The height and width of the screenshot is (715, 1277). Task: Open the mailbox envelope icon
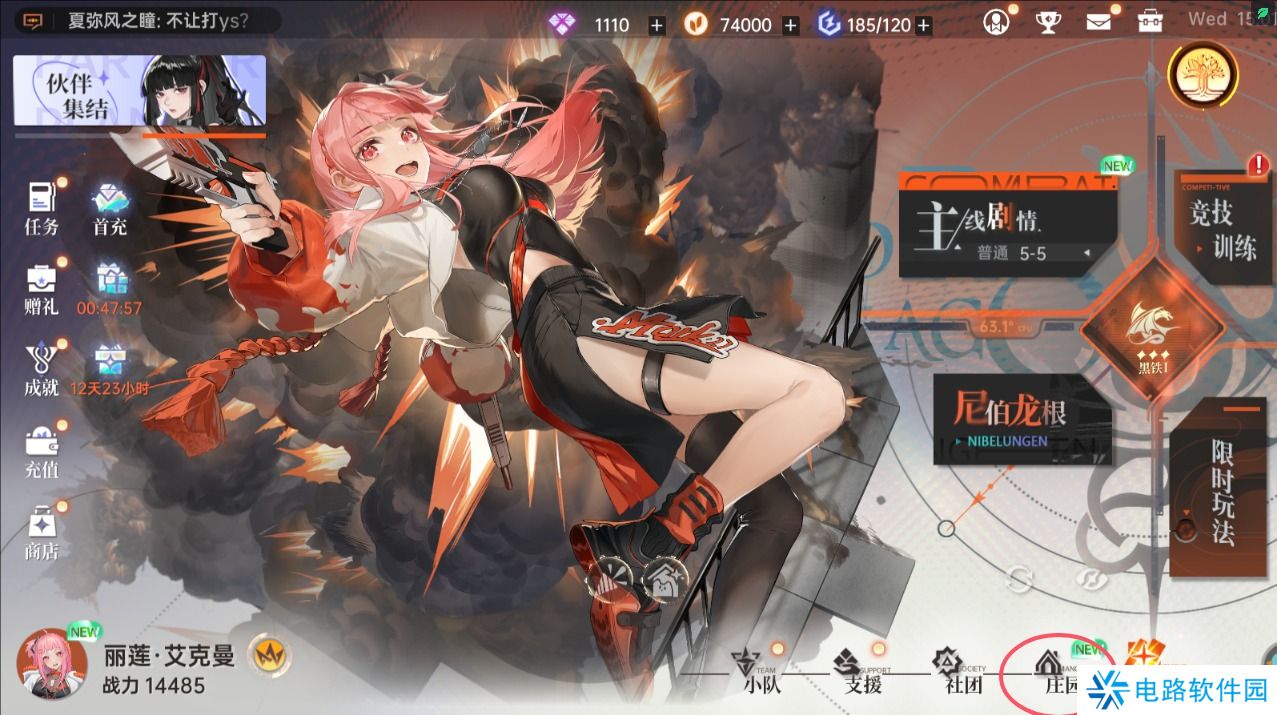(x=1098, y=21)
